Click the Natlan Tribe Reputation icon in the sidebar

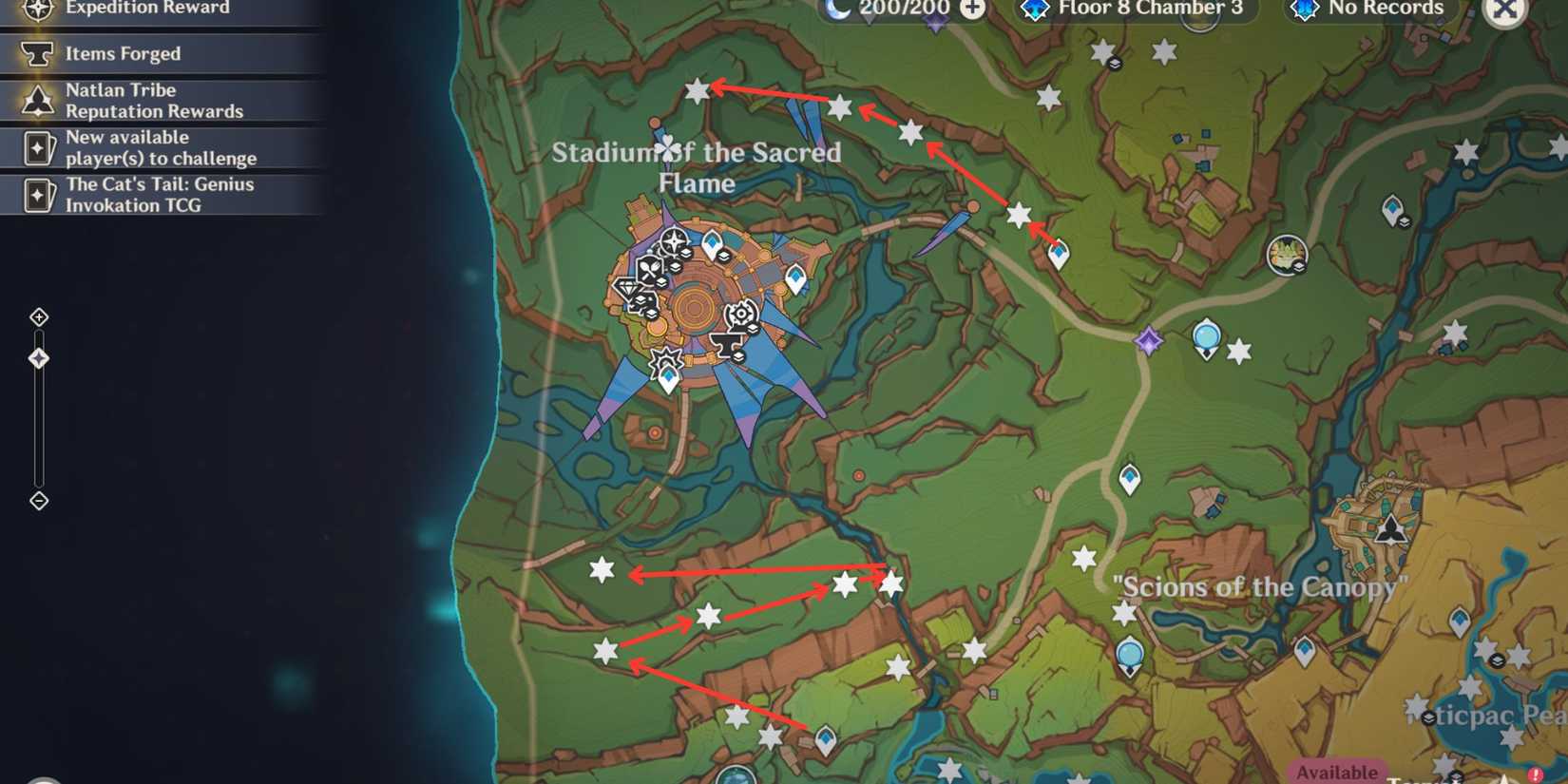pos(38,100)
